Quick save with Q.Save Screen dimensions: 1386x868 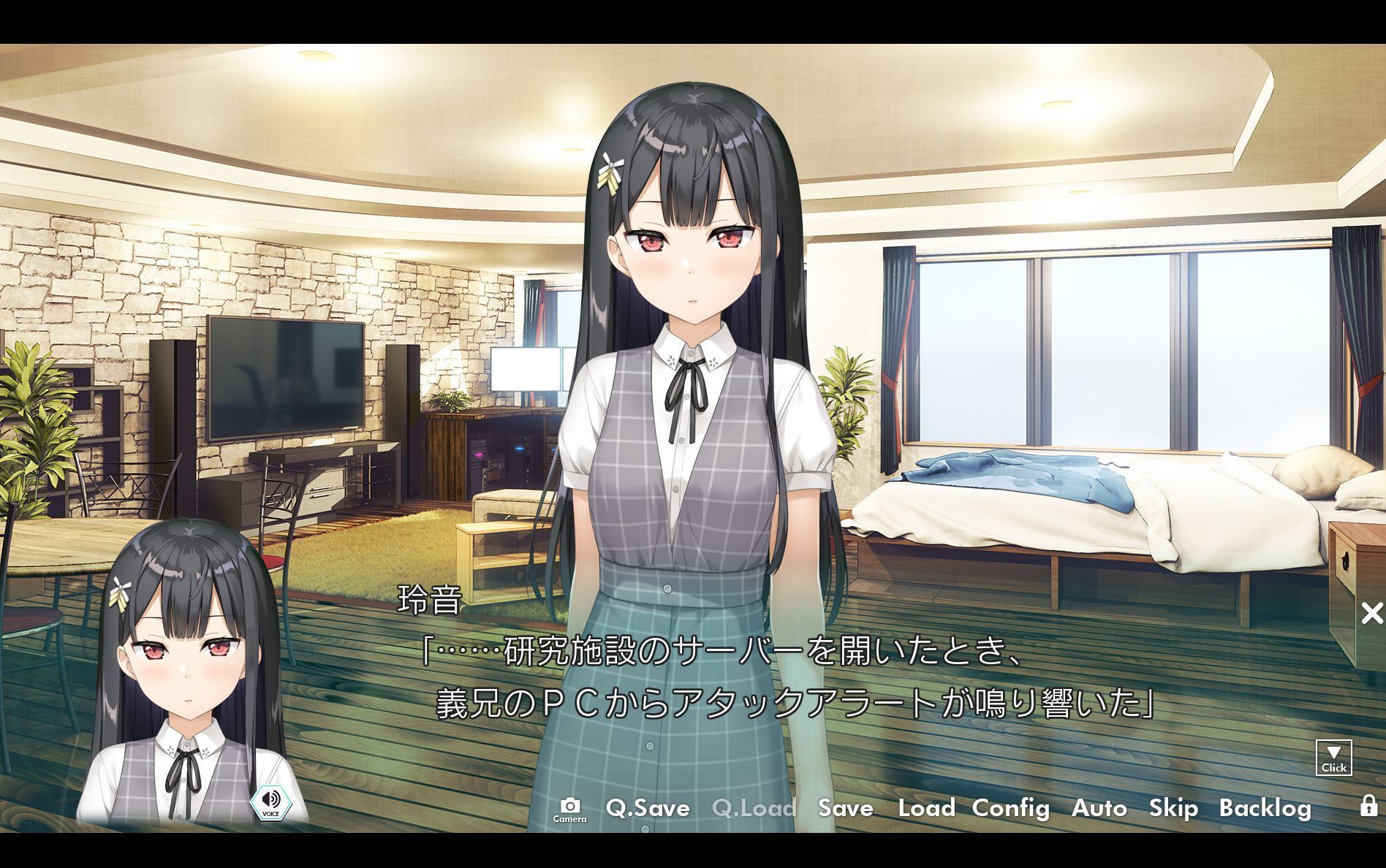[x=648, y=808]
